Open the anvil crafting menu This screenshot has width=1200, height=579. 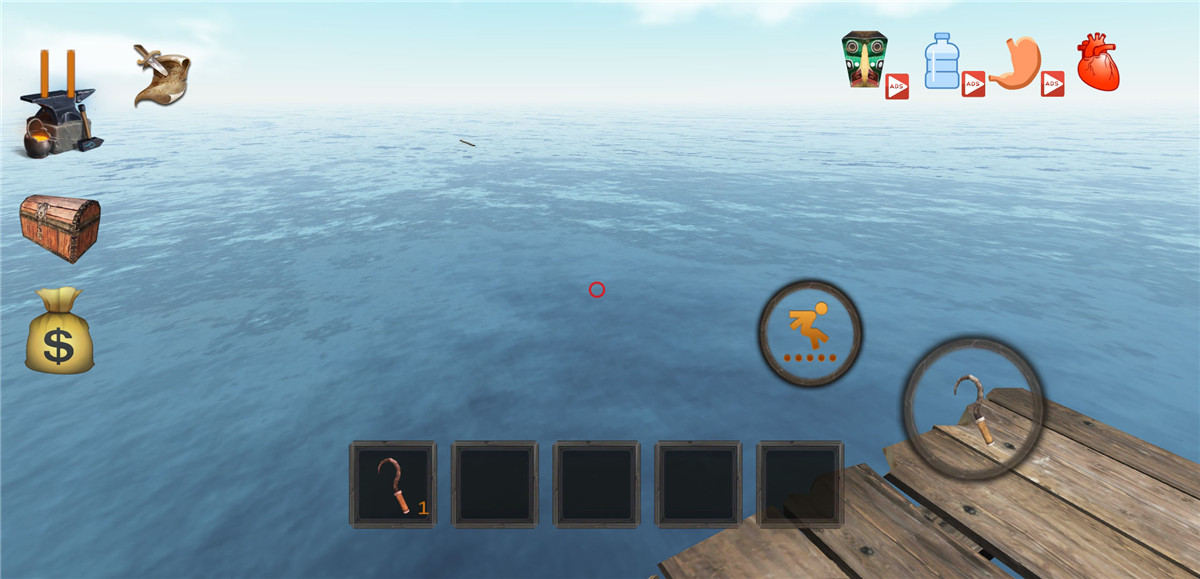[60, 123]
